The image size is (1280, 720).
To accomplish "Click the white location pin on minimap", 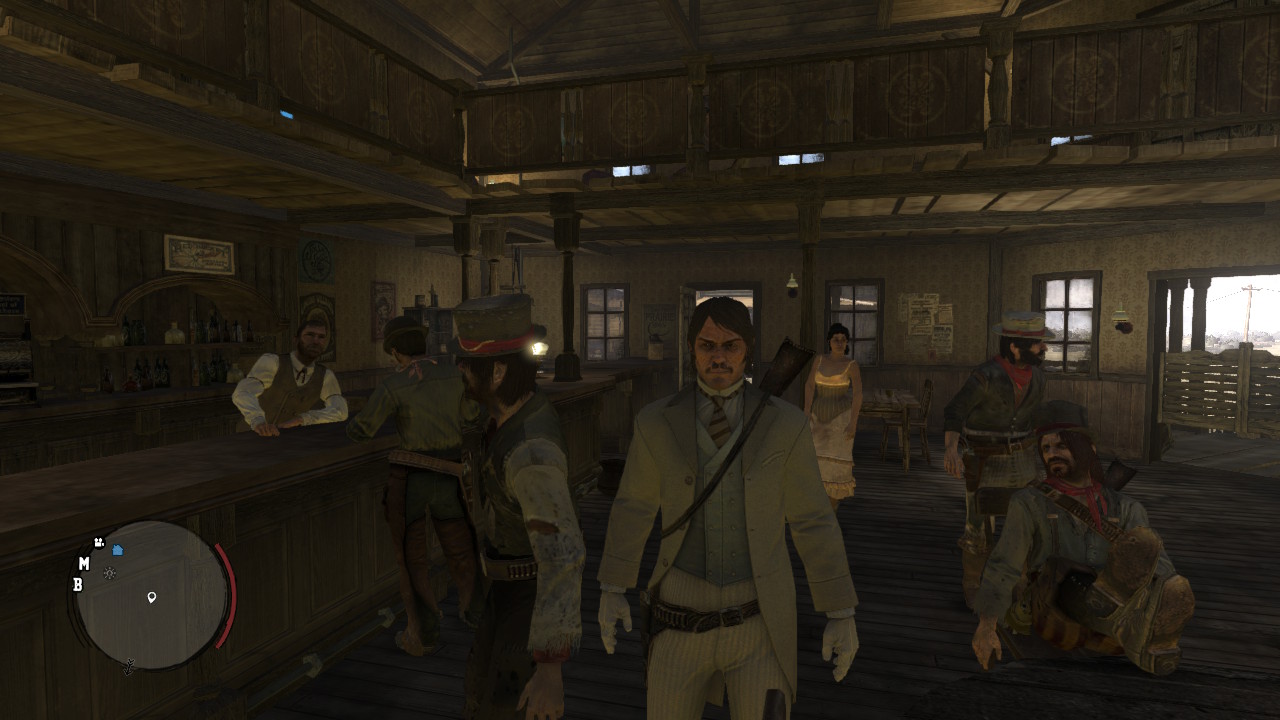I will click(x=152, y=597).
